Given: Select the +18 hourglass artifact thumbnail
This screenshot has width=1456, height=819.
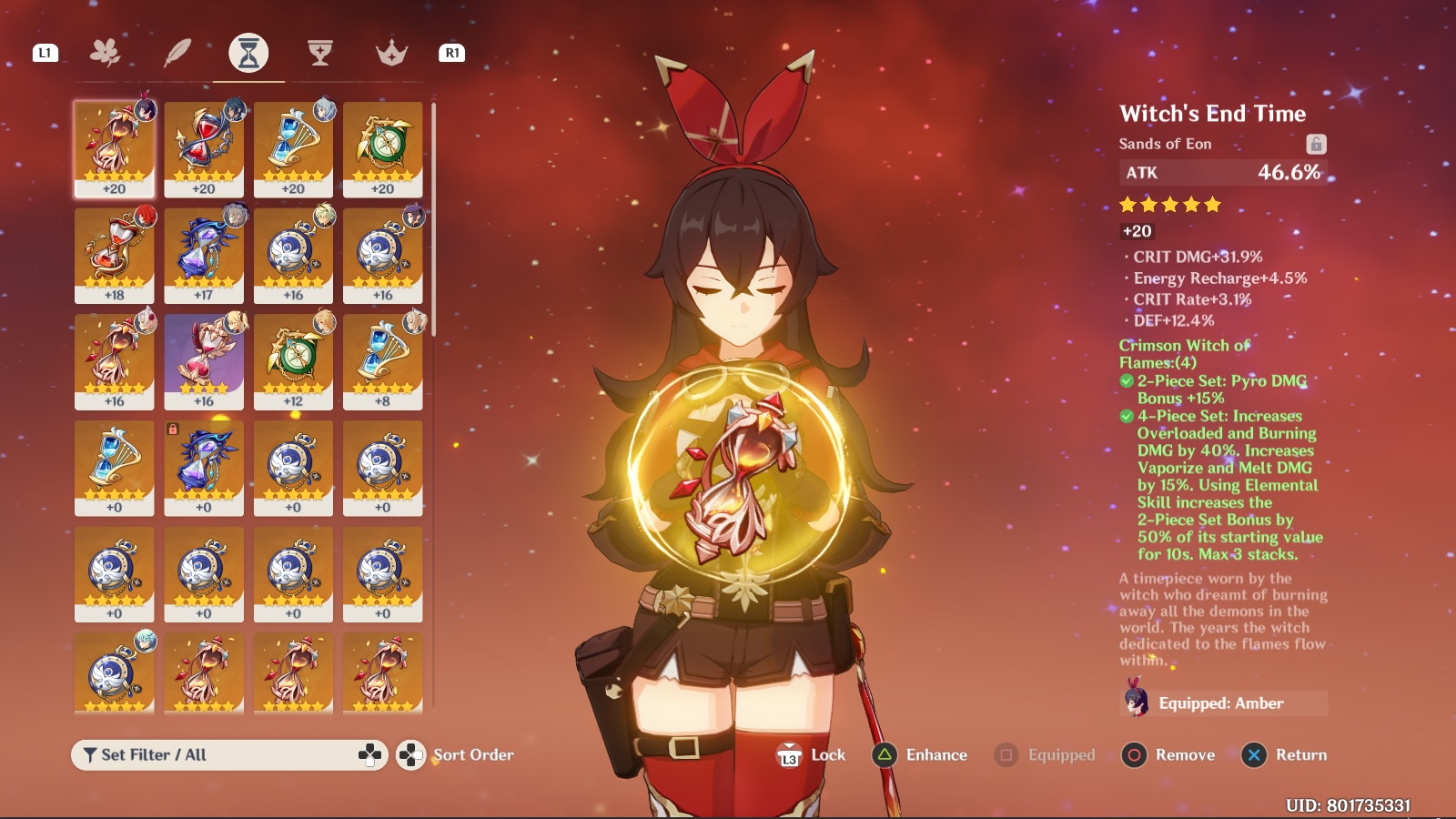Looking at the screenshot, I should coord(115,255).
